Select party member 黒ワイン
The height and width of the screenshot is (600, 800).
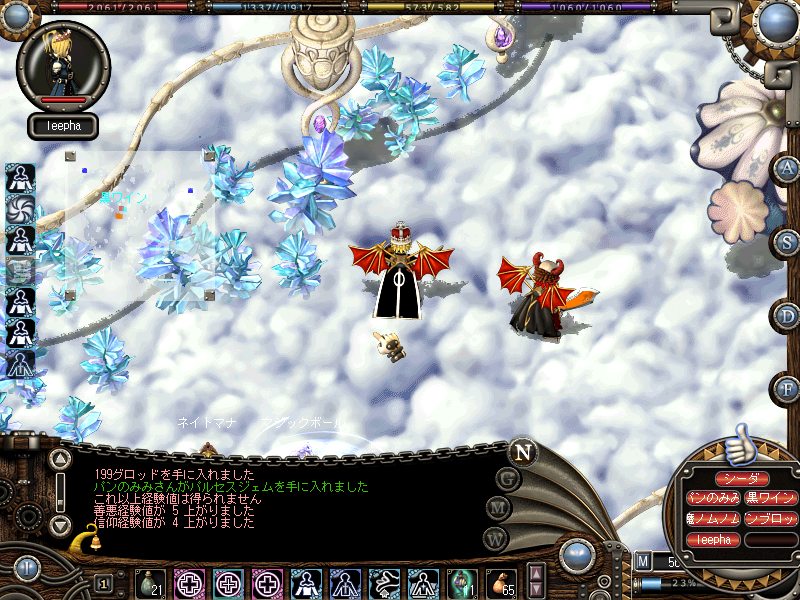tap(770, 498)
